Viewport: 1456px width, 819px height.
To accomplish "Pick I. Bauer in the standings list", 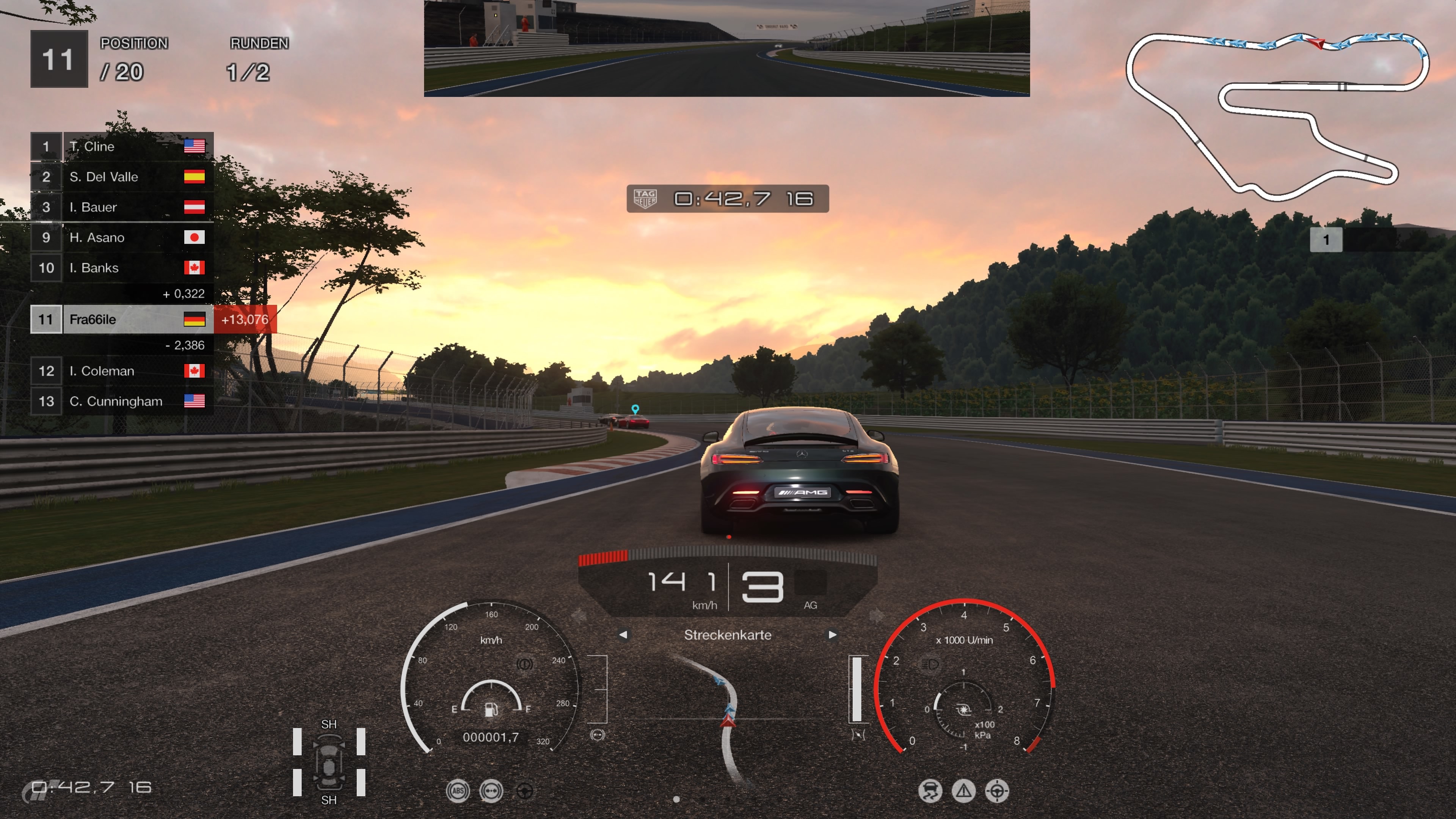I will click(x=121, y=207).
